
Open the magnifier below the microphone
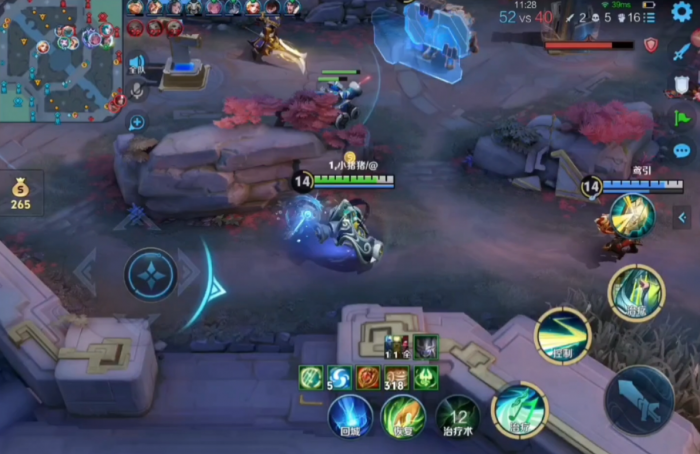tap(136, 123)
